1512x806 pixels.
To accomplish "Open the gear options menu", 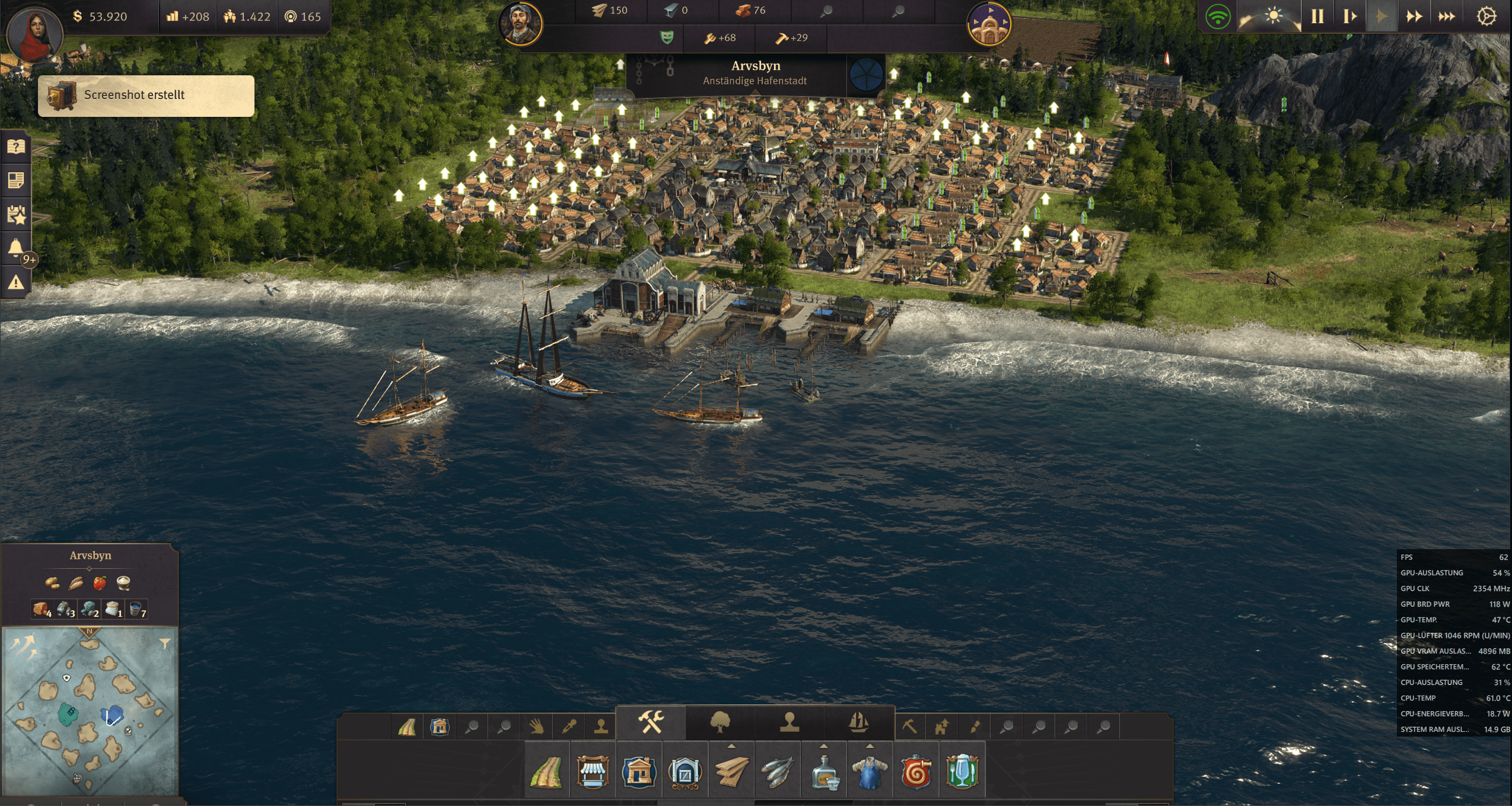I will [1486, 17].
